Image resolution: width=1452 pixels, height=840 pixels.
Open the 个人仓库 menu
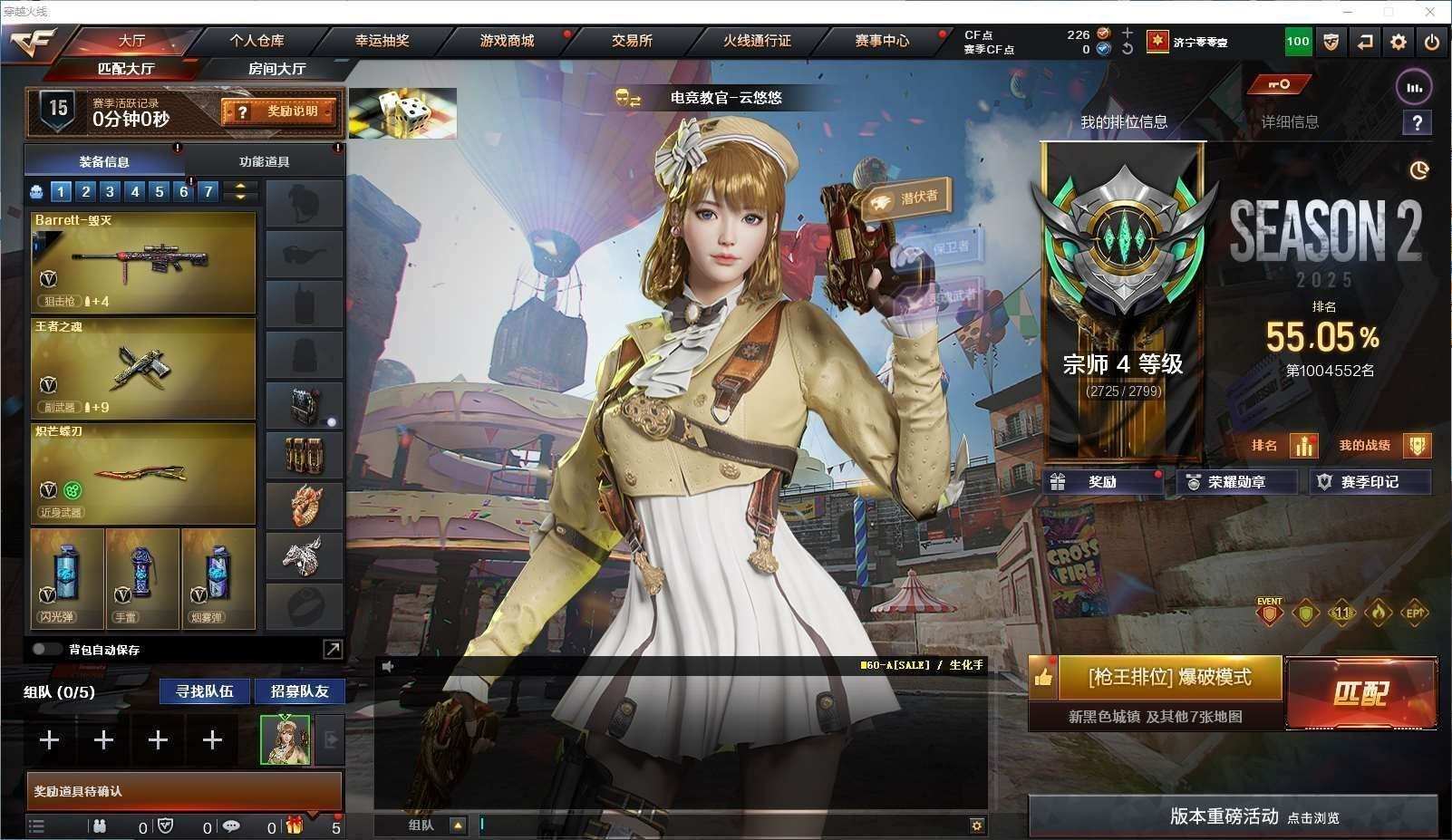tap(257, 41)
